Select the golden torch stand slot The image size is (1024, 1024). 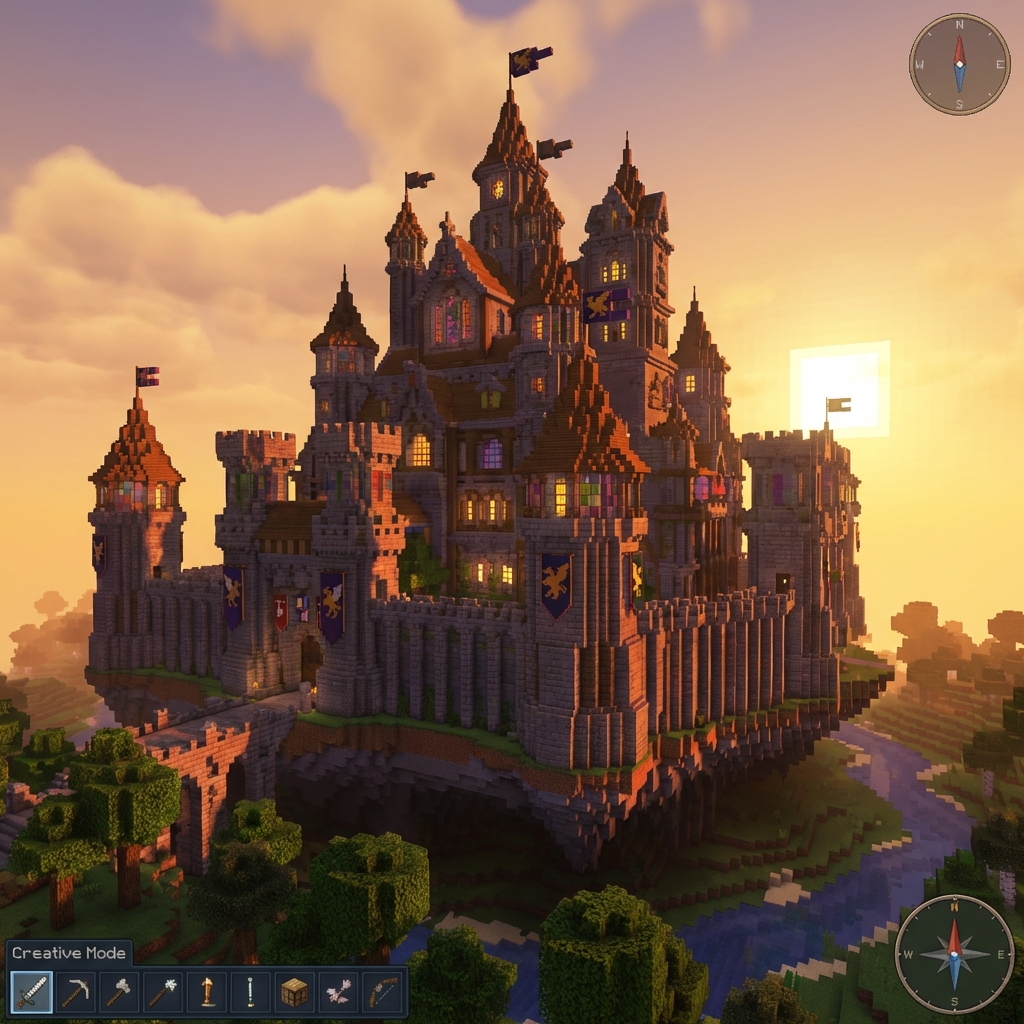[207, 992]
